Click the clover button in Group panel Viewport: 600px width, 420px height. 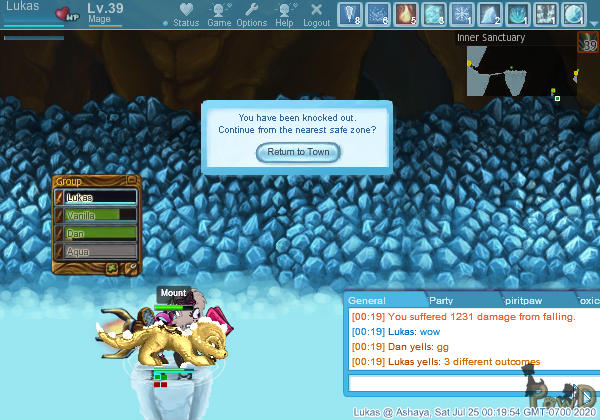[113, 268]
